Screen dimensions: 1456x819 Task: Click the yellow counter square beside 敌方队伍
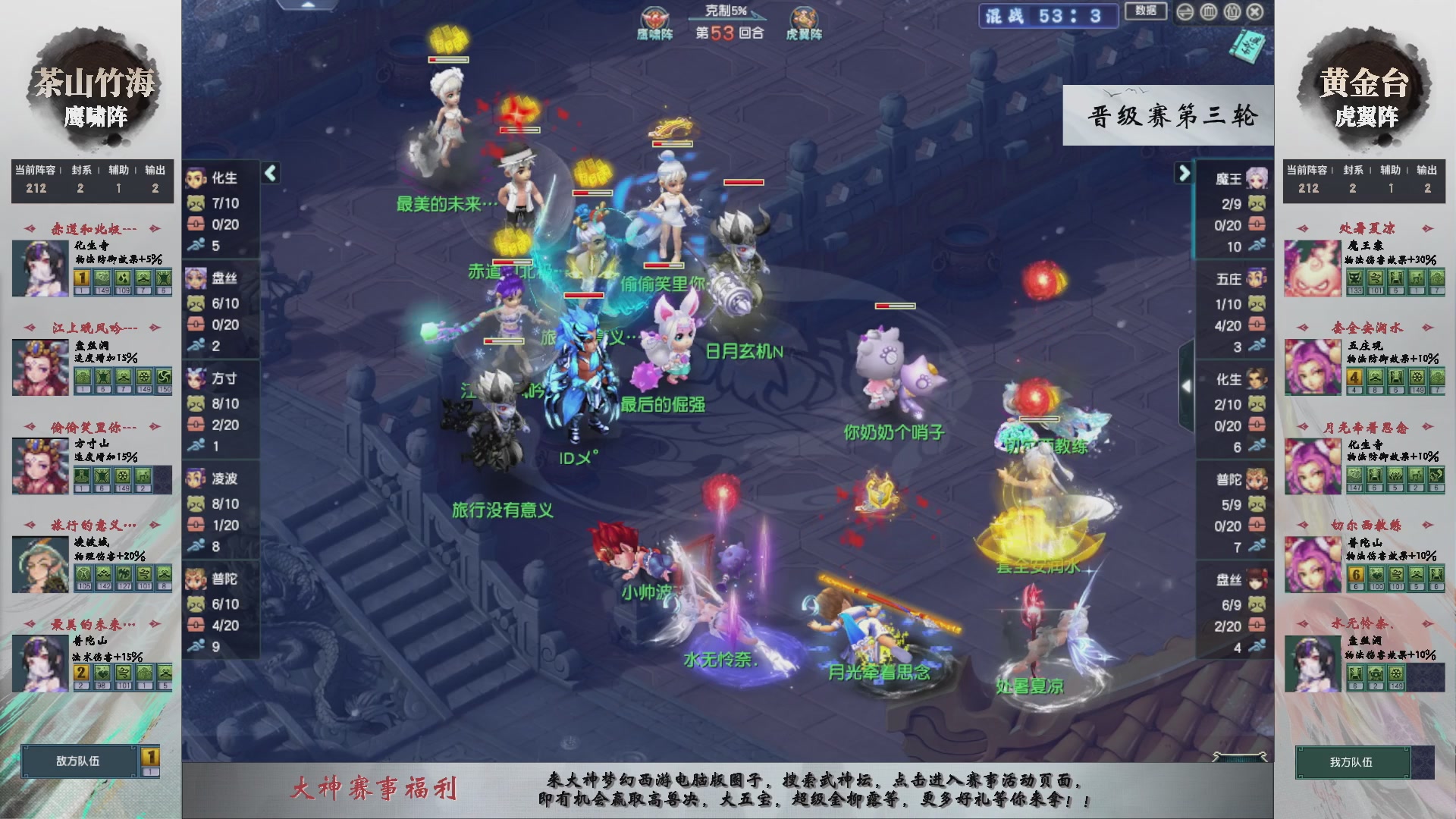click(x=149, y=757)
